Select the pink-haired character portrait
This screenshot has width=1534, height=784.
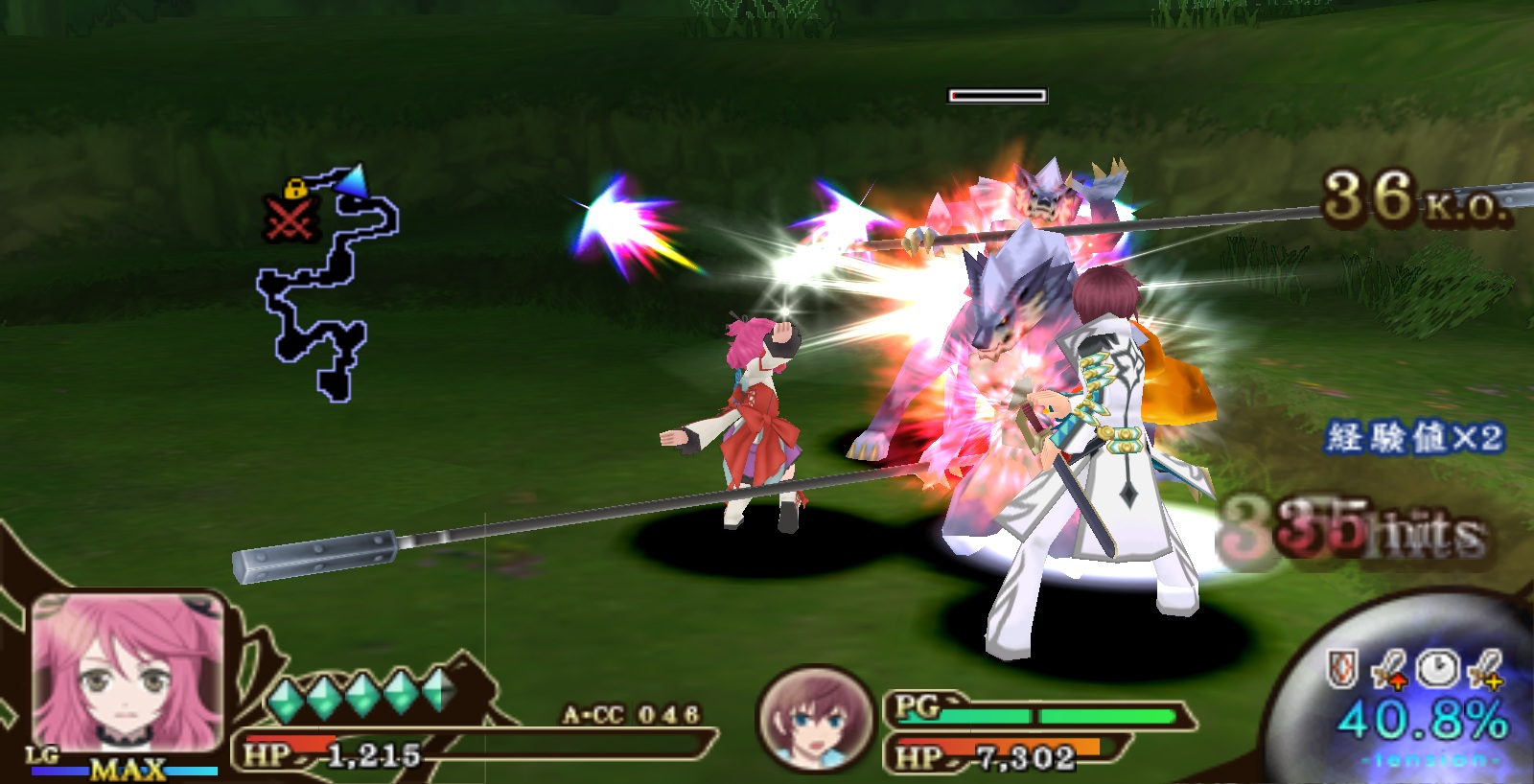[x=128, y=673]
